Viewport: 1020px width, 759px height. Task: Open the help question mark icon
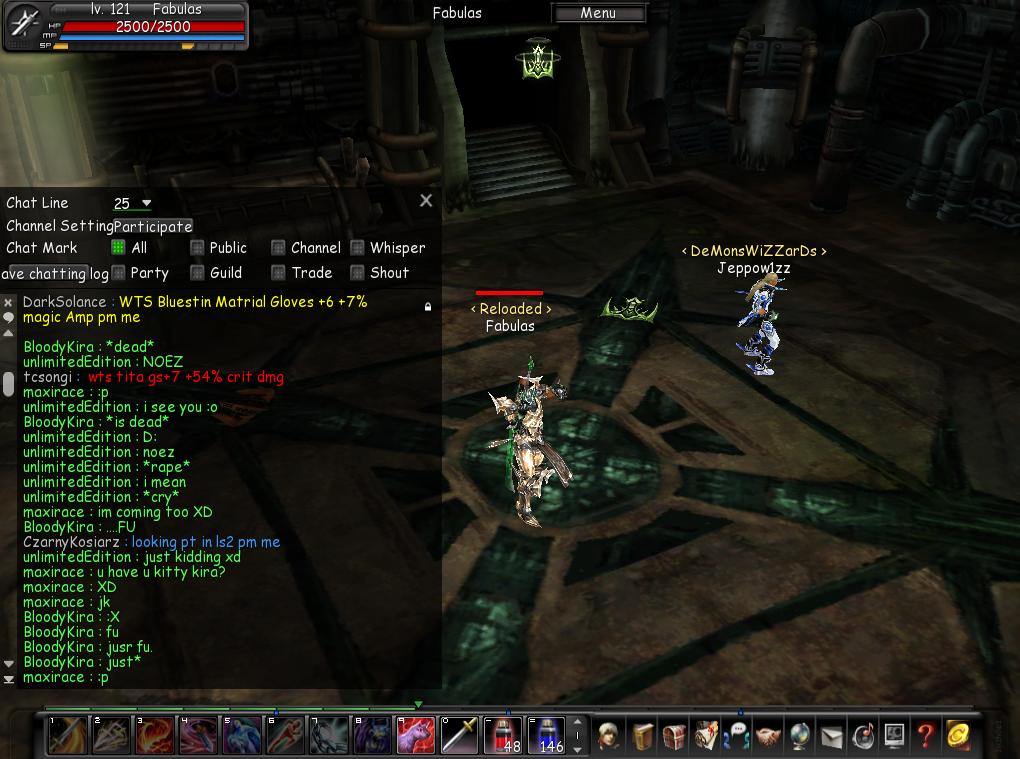(x=925, y=736)
